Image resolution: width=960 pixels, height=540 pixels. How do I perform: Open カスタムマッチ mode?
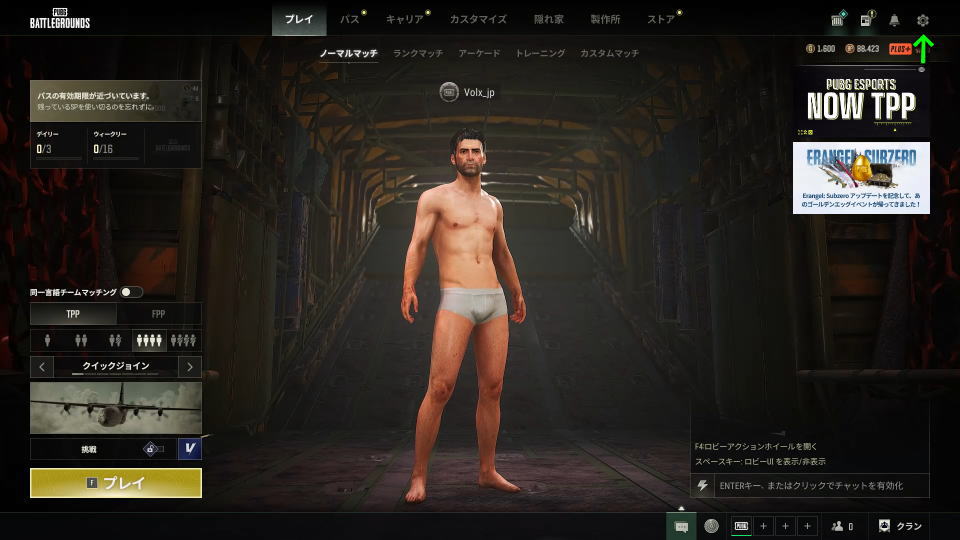[x=609, y=53]
